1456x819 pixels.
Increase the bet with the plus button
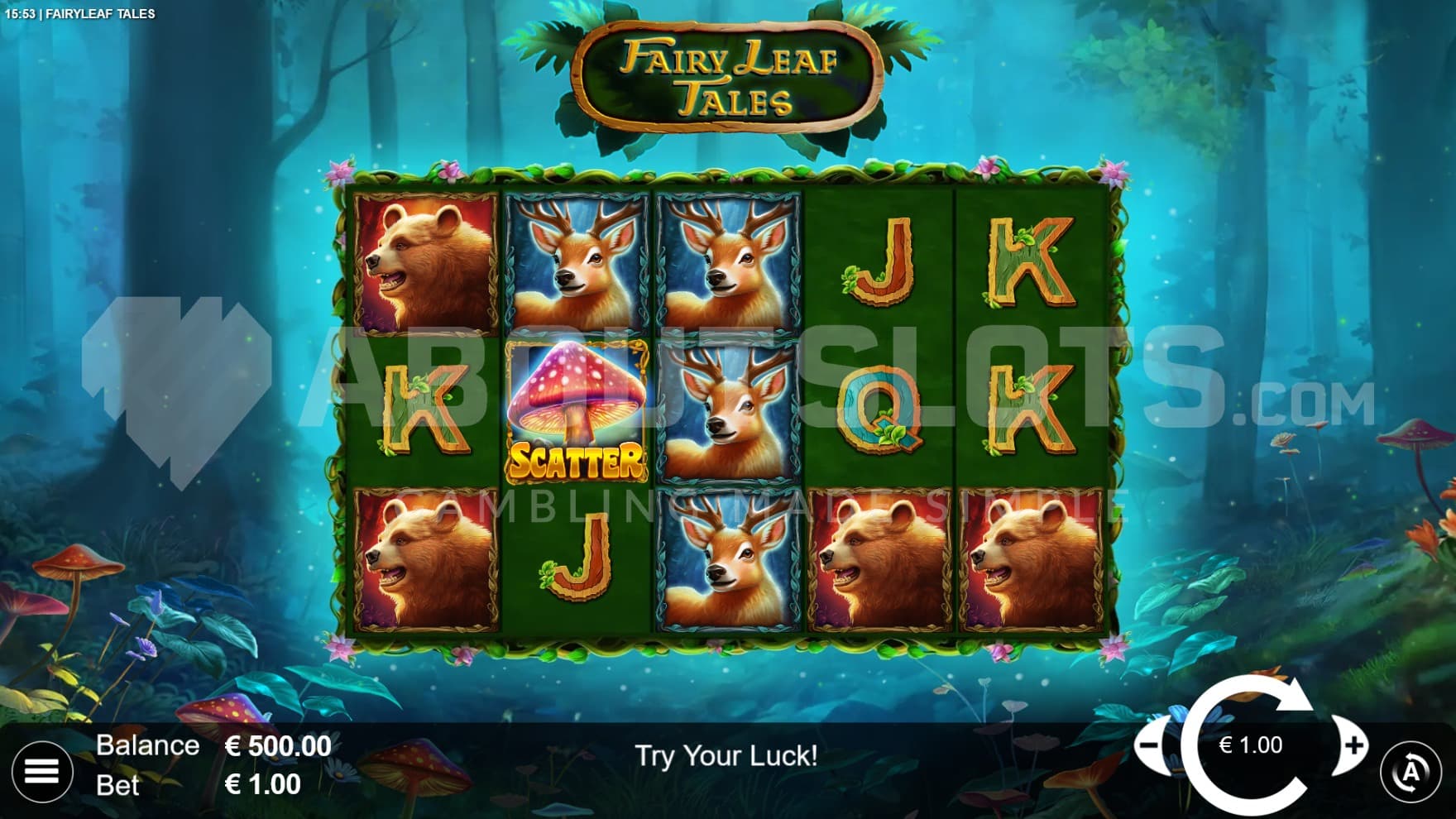point(1354,745)
